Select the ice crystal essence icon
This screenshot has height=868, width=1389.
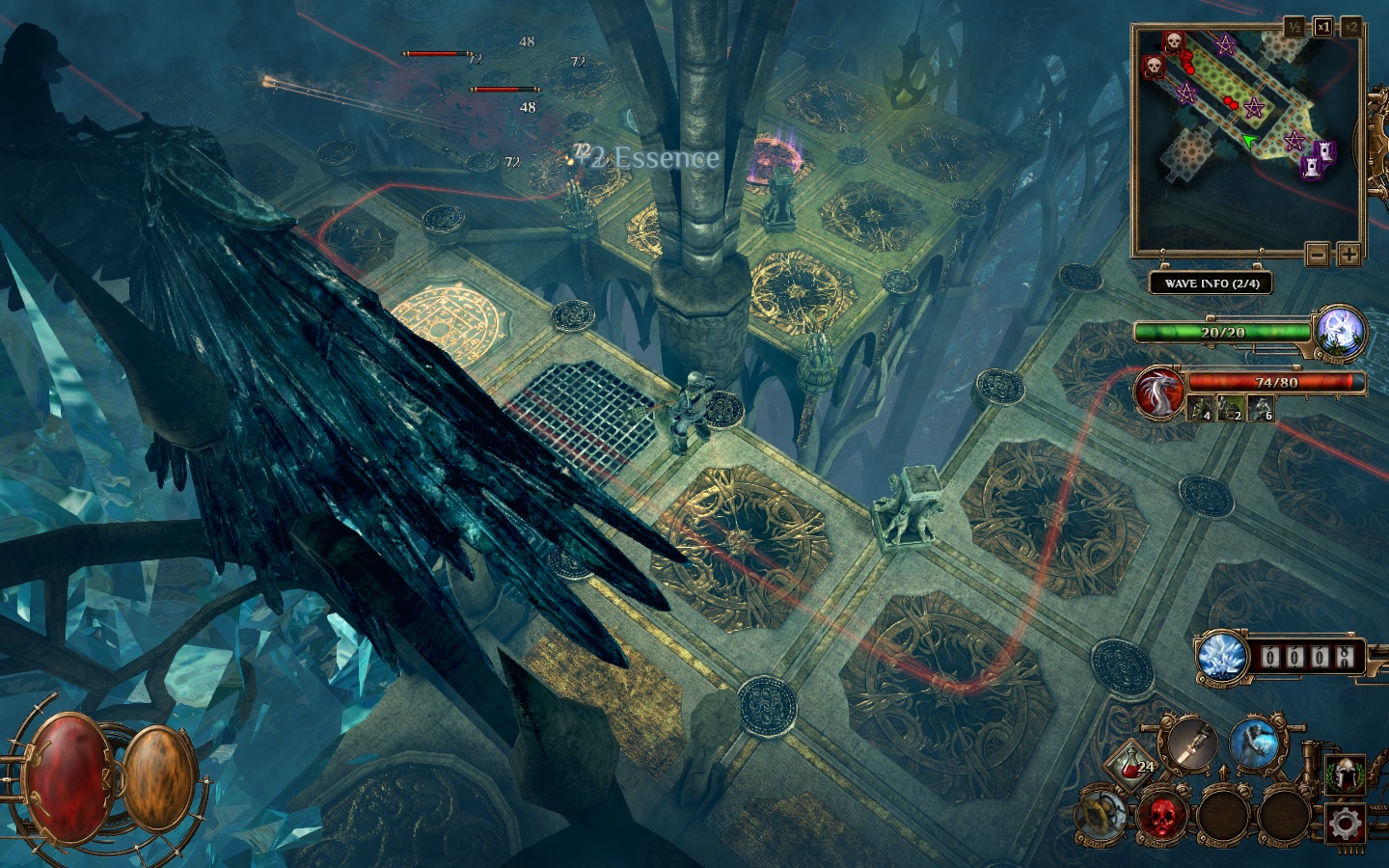click(1222, 658)
